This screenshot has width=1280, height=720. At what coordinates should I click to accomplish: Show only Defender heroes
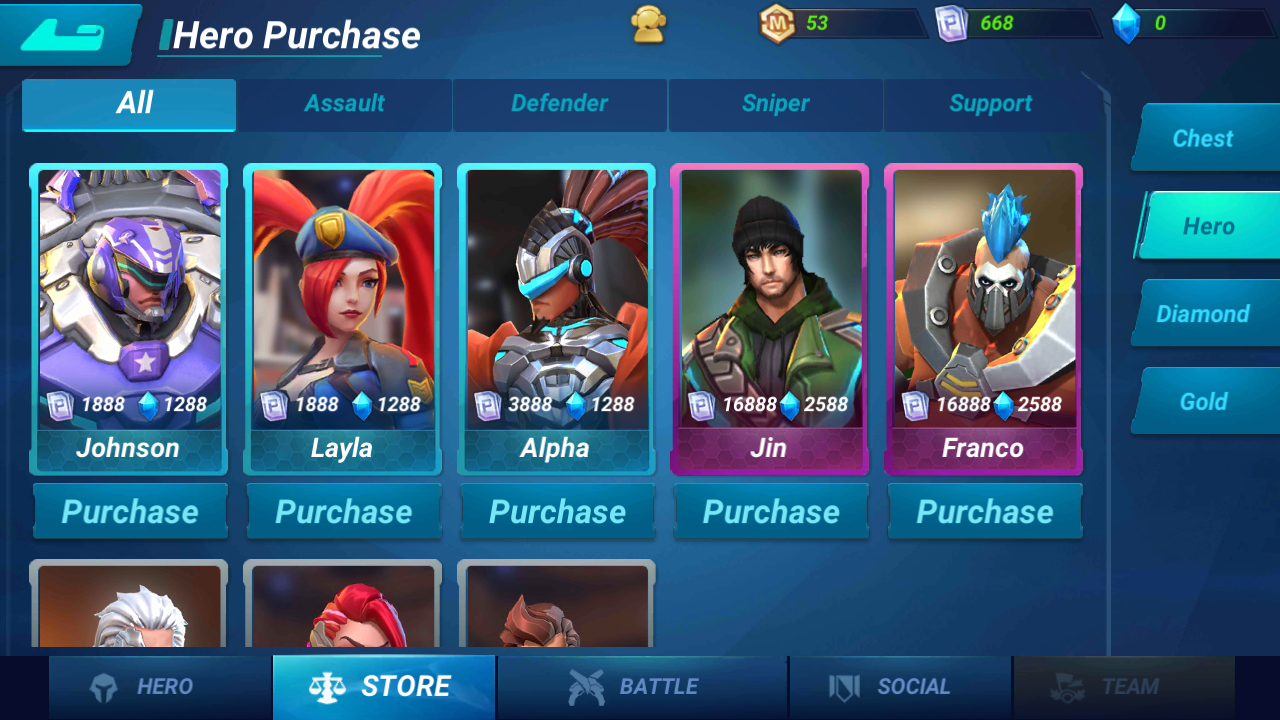559,104
